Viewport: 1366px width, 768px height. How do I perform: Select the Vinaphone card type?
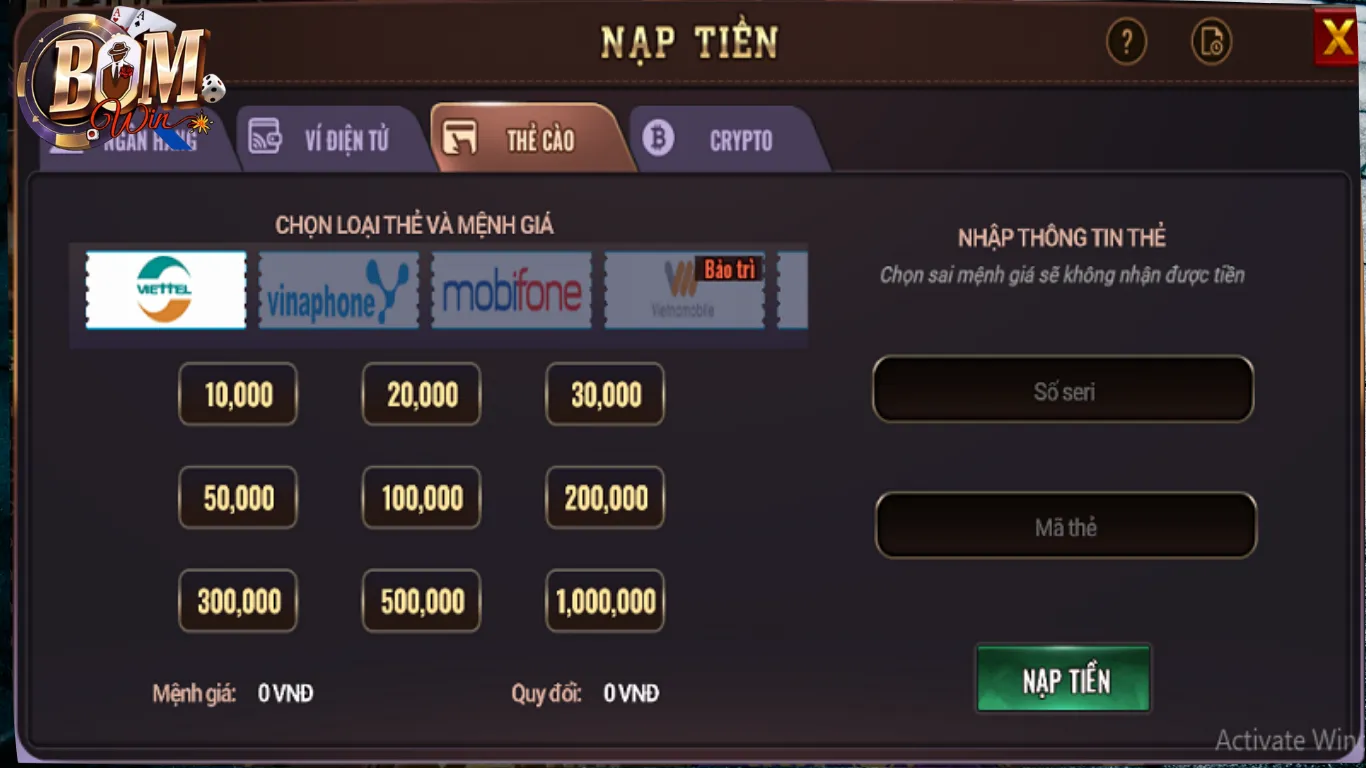point(338,291)
